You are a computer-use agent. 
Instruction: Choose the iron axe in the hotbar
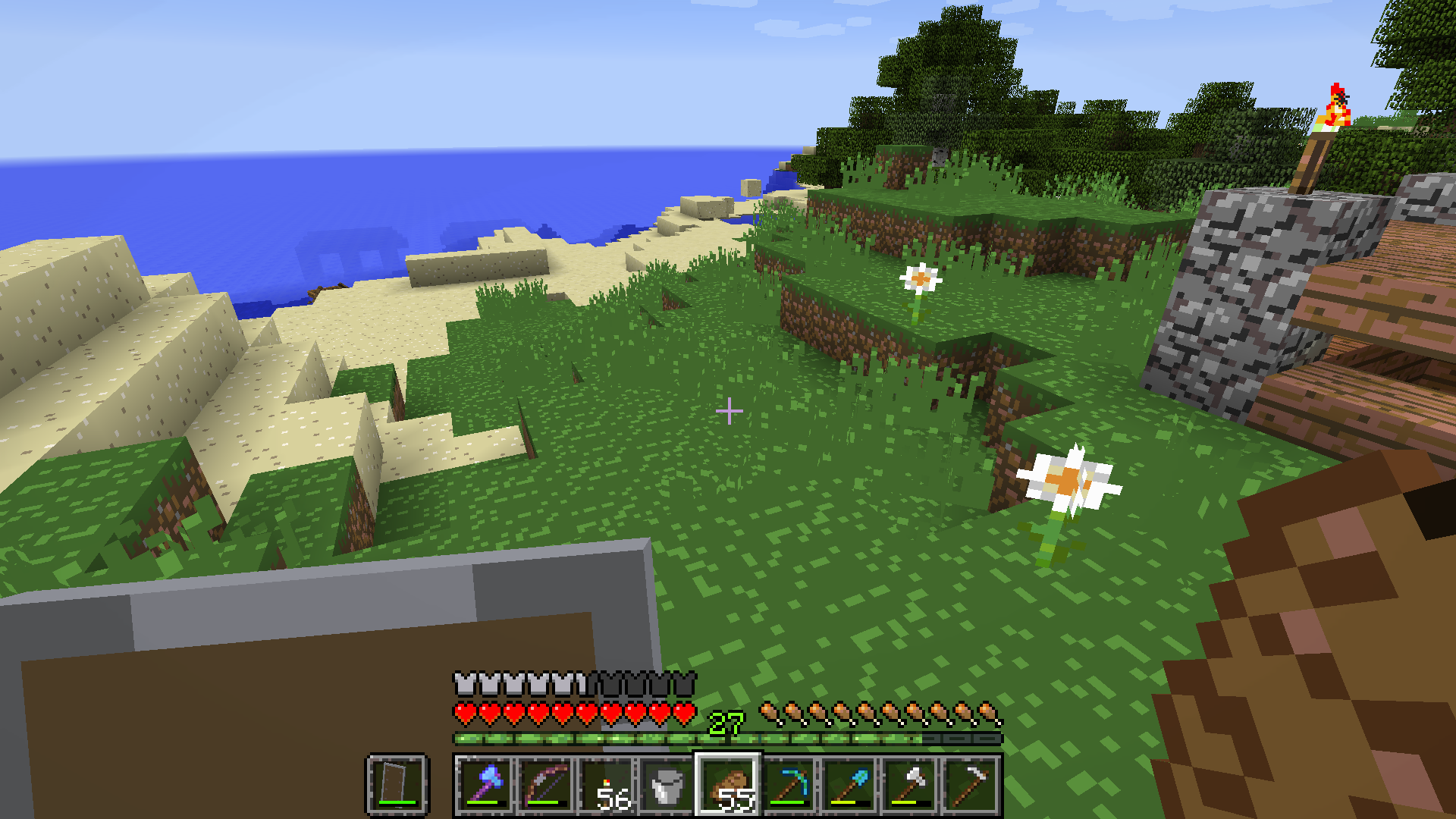910,785
